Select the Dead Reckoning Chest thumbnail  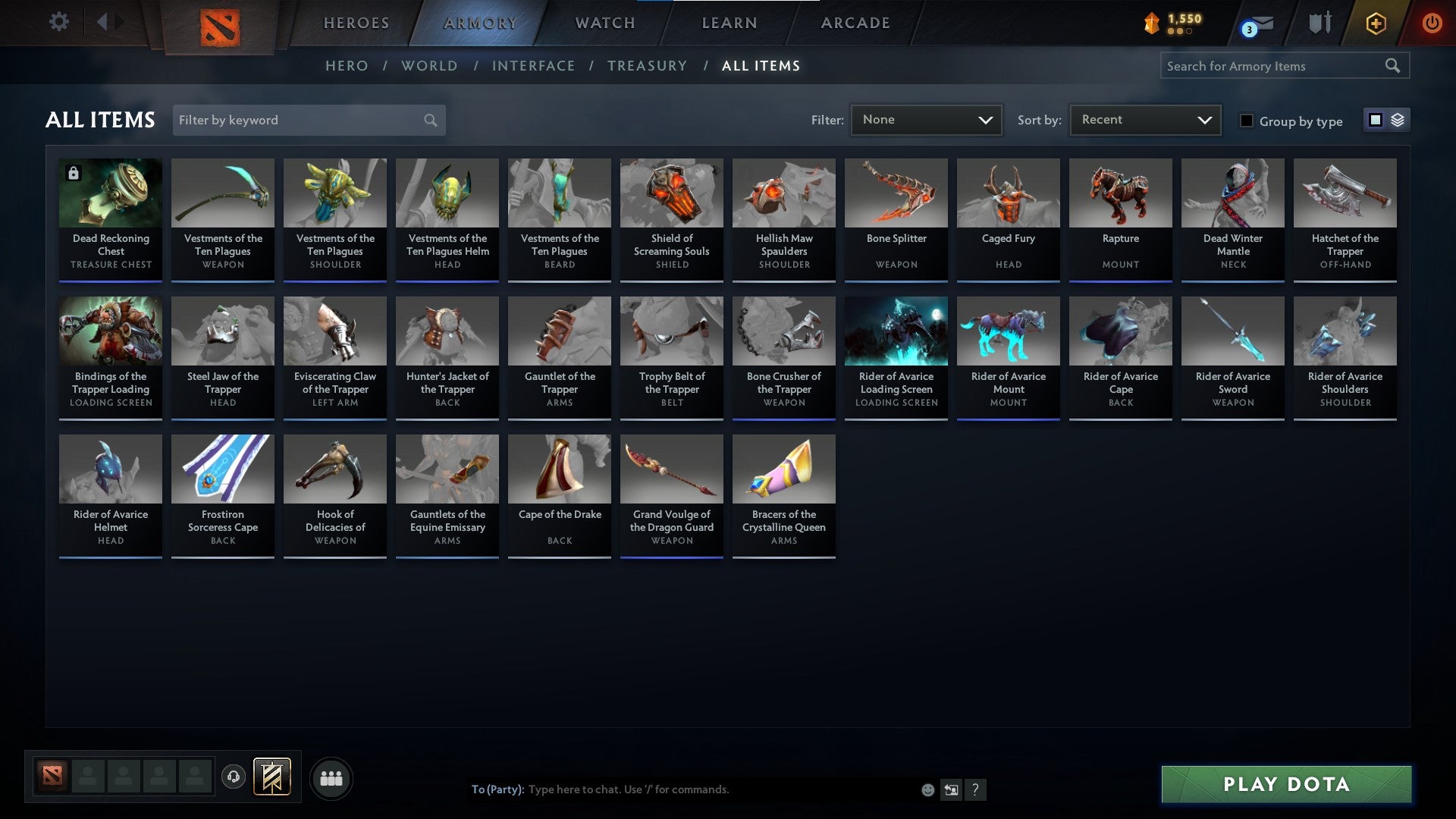[110, 193]
